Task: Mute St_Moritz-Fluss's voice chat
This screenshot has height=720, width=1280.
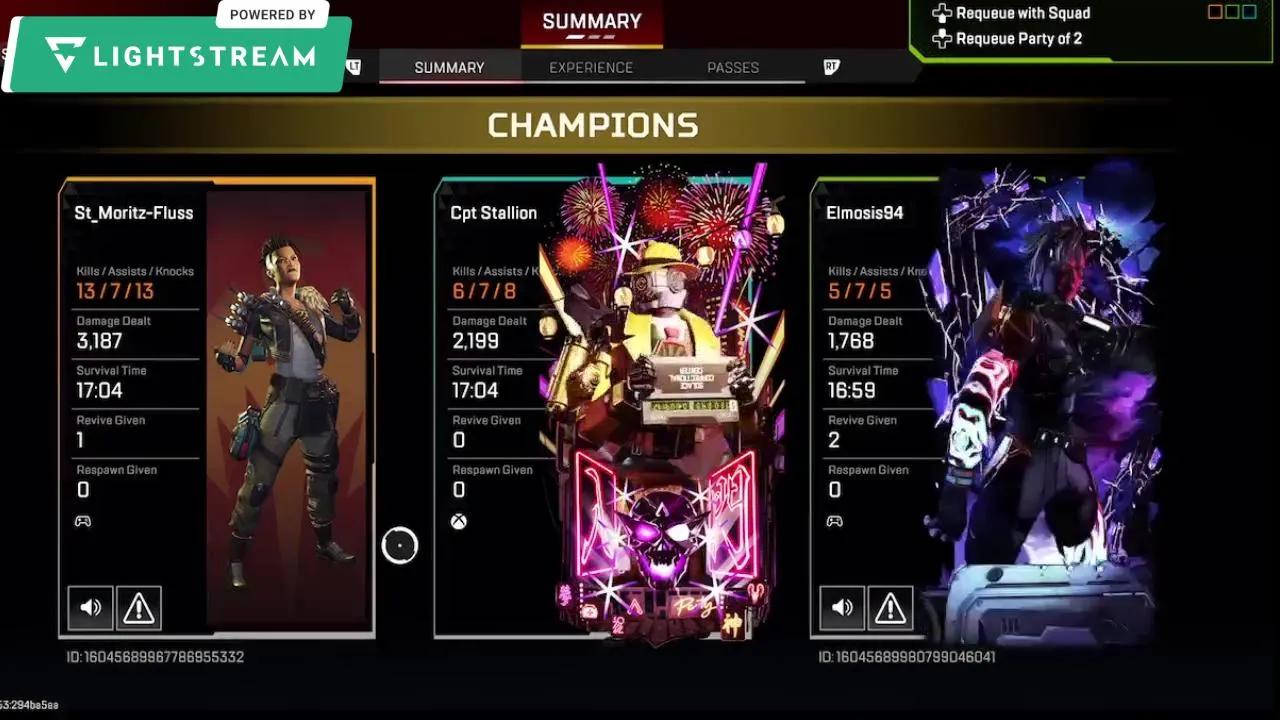Action: point(90,607)
